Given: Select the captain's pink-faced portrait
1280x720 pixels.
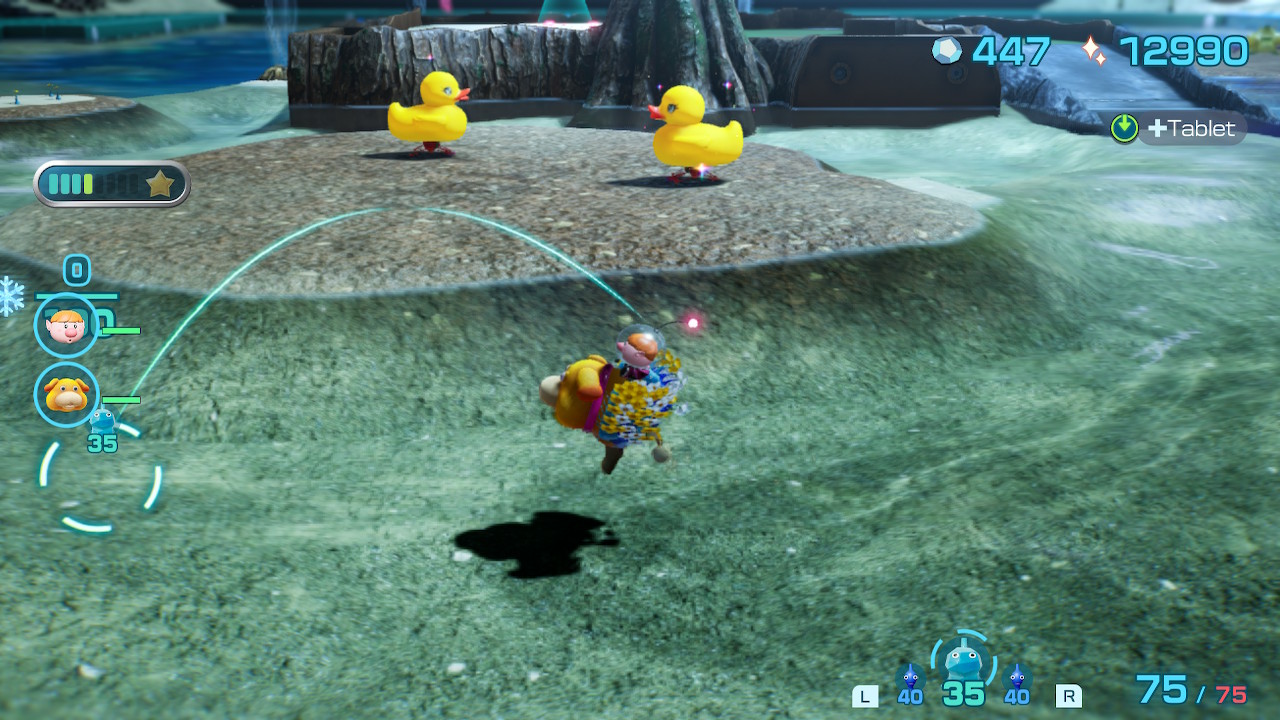Looking at the screenshot, I should coord(66,325).
